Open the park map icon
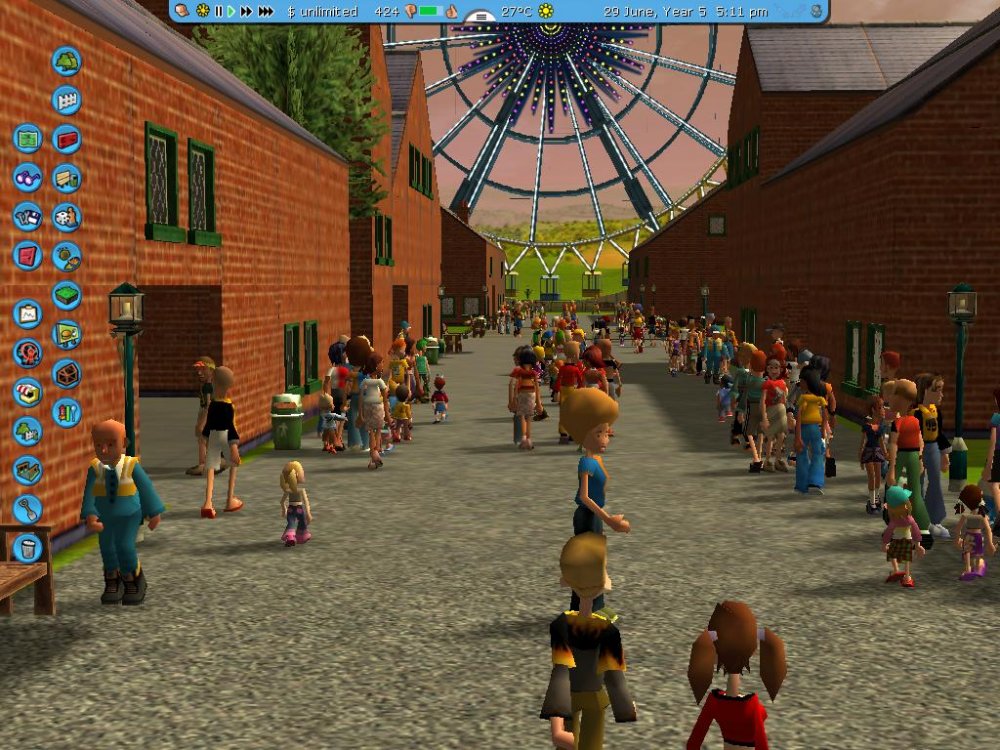 tap(28, 138)
